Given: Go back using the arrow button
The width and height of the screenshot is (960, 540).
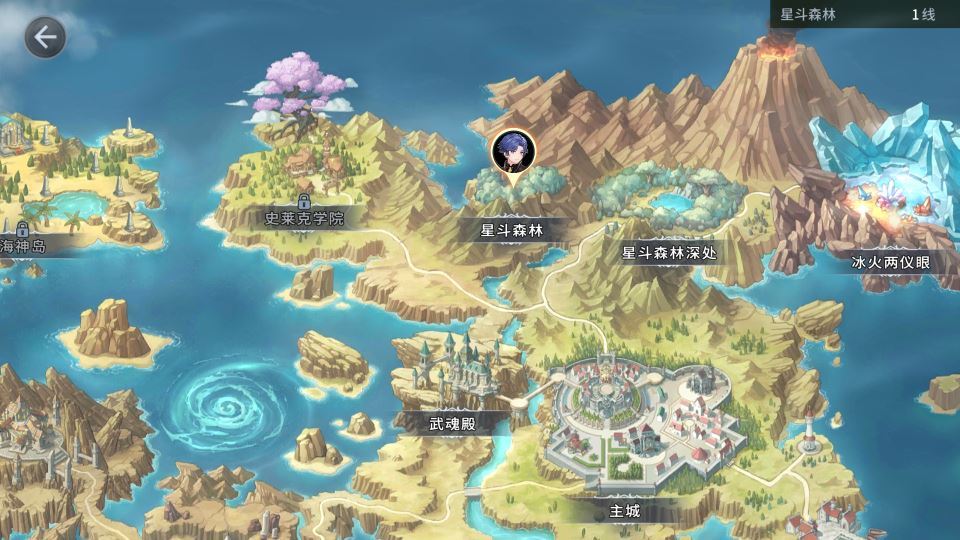Looking at the screenshot, I should tap(45, 38).
